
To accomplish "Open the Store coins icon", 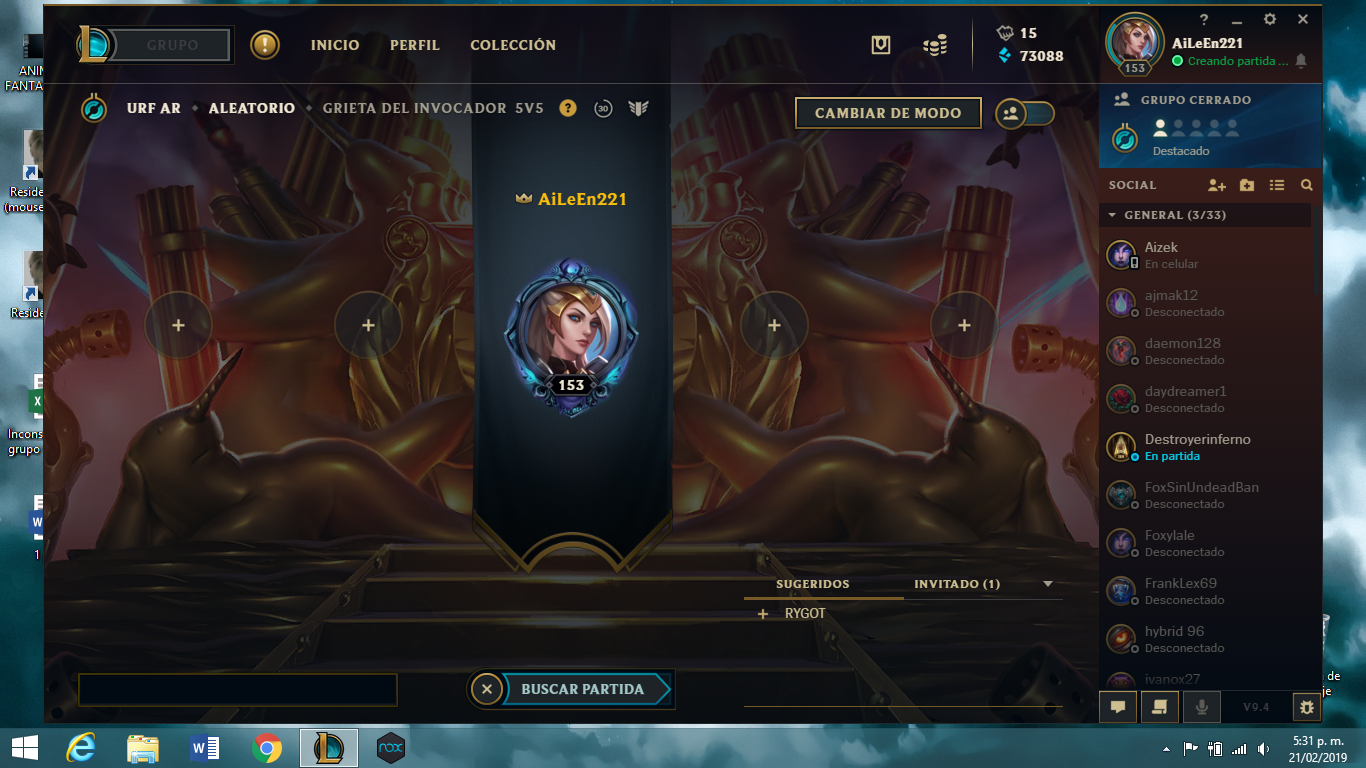I will pyautogui.click(x=935, y=45).
